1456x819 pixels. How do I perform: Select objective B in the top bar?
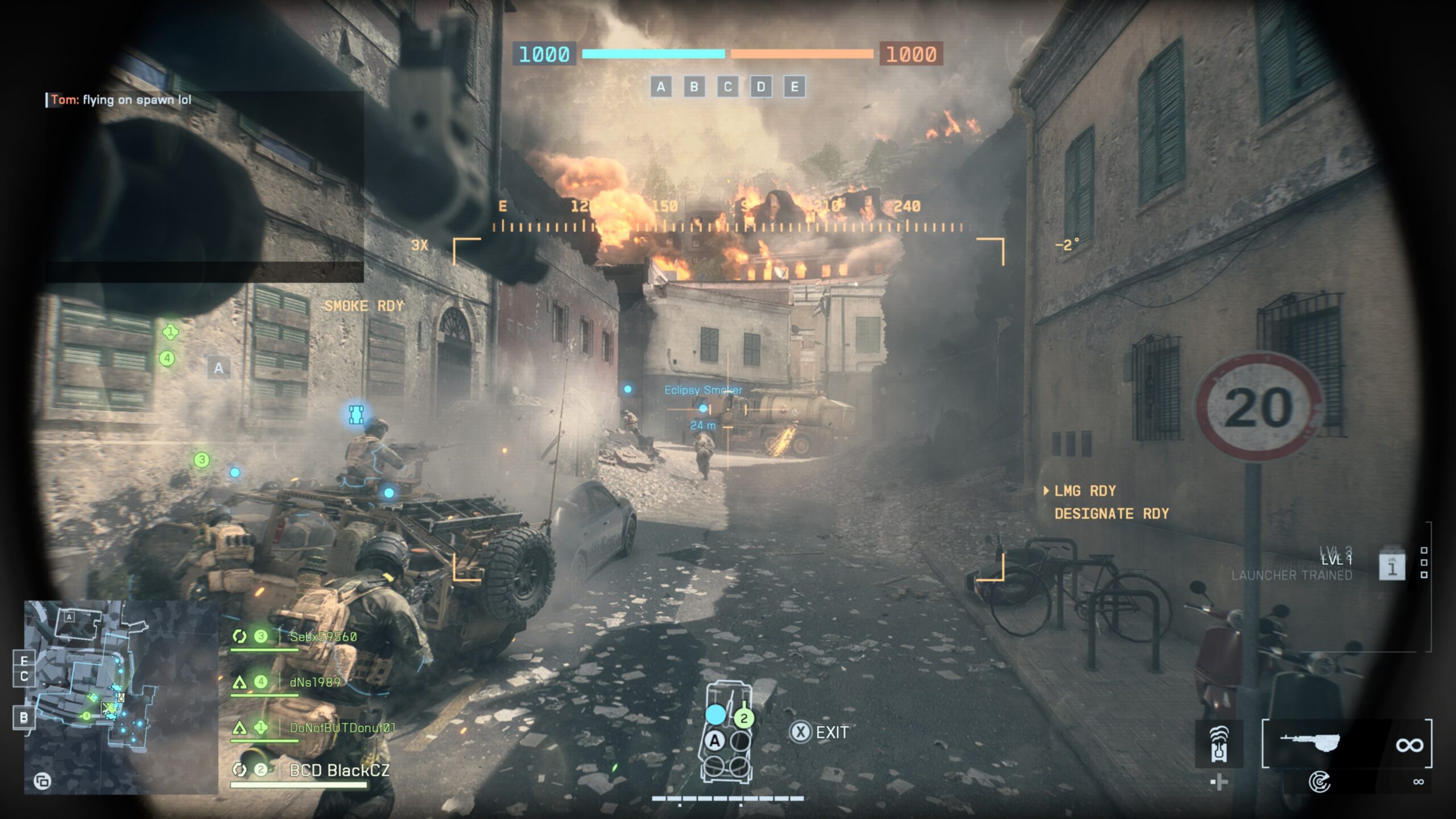point(694,87)
